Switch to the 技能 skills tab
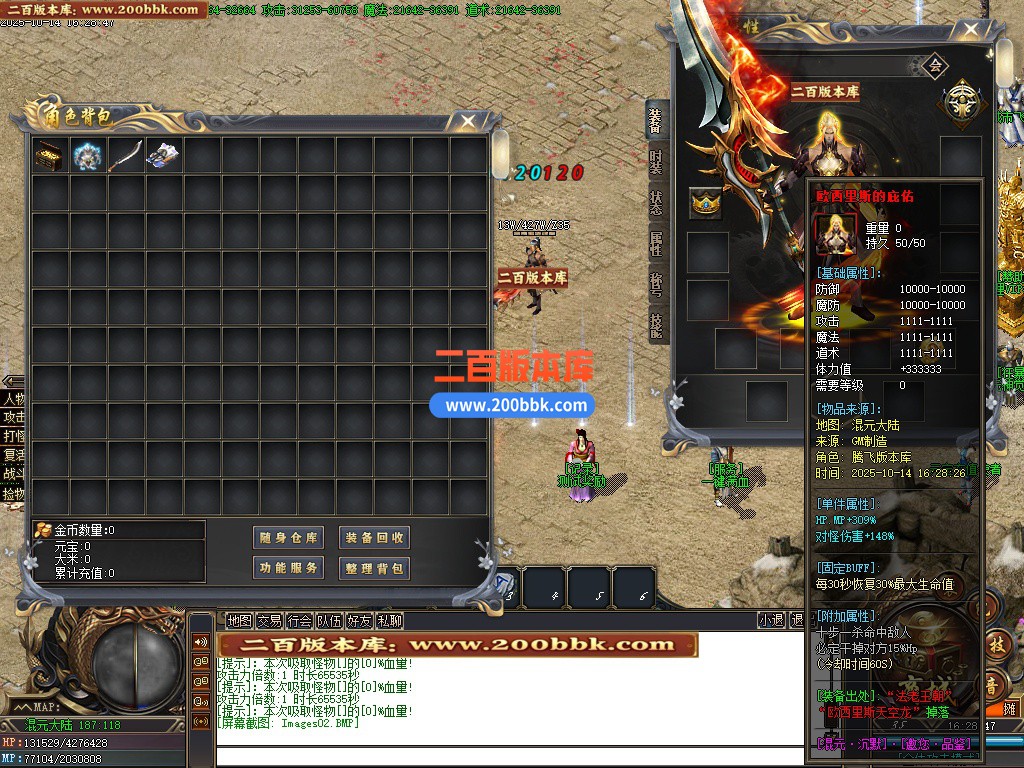Screen dimensions: 1024x768 pyautogui.click(x=656, y=325)
